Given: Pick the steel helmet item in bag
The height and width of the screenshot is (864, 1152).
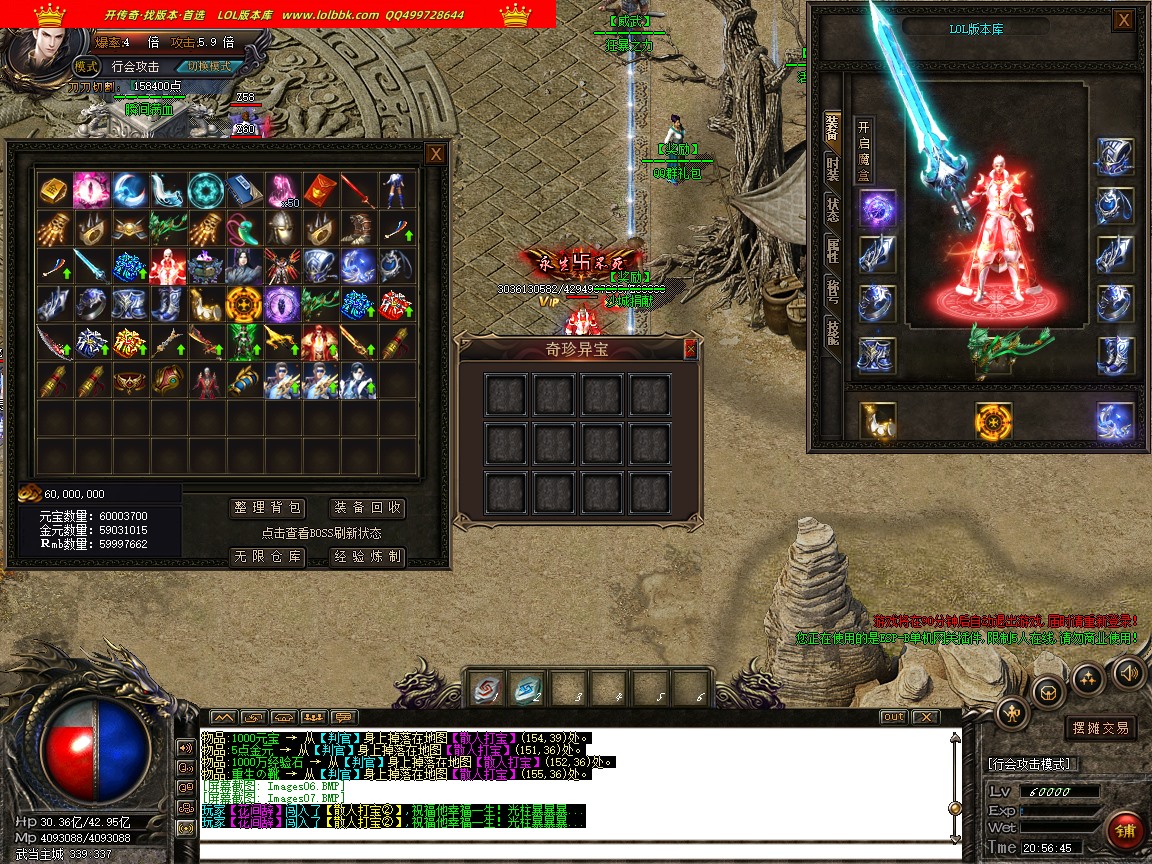Looking at the screenshot, I should point(281,229).
